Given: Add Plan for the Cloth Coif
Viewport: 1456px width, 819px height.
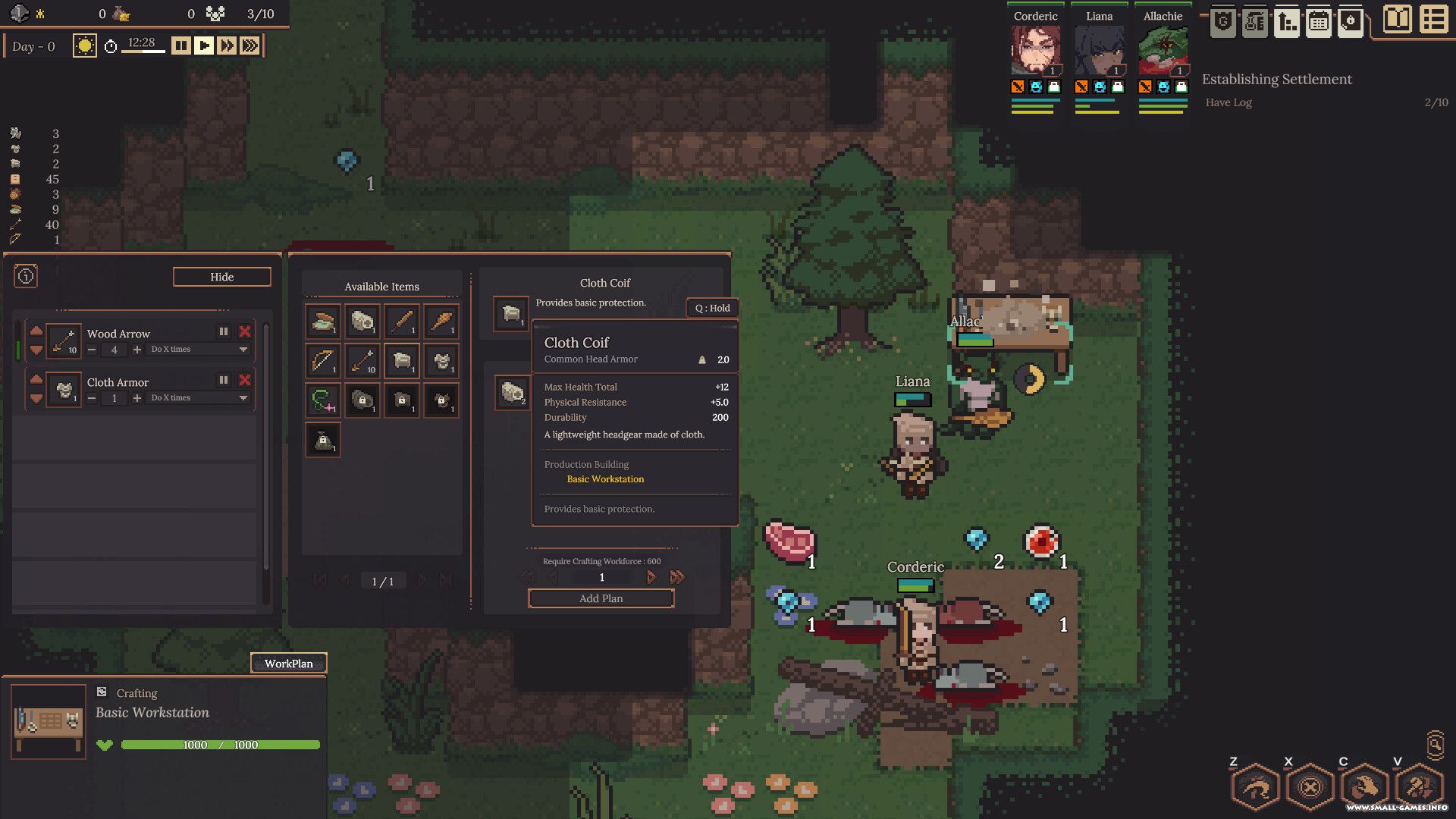Looking at the screenshot, I should click(601, 598).
